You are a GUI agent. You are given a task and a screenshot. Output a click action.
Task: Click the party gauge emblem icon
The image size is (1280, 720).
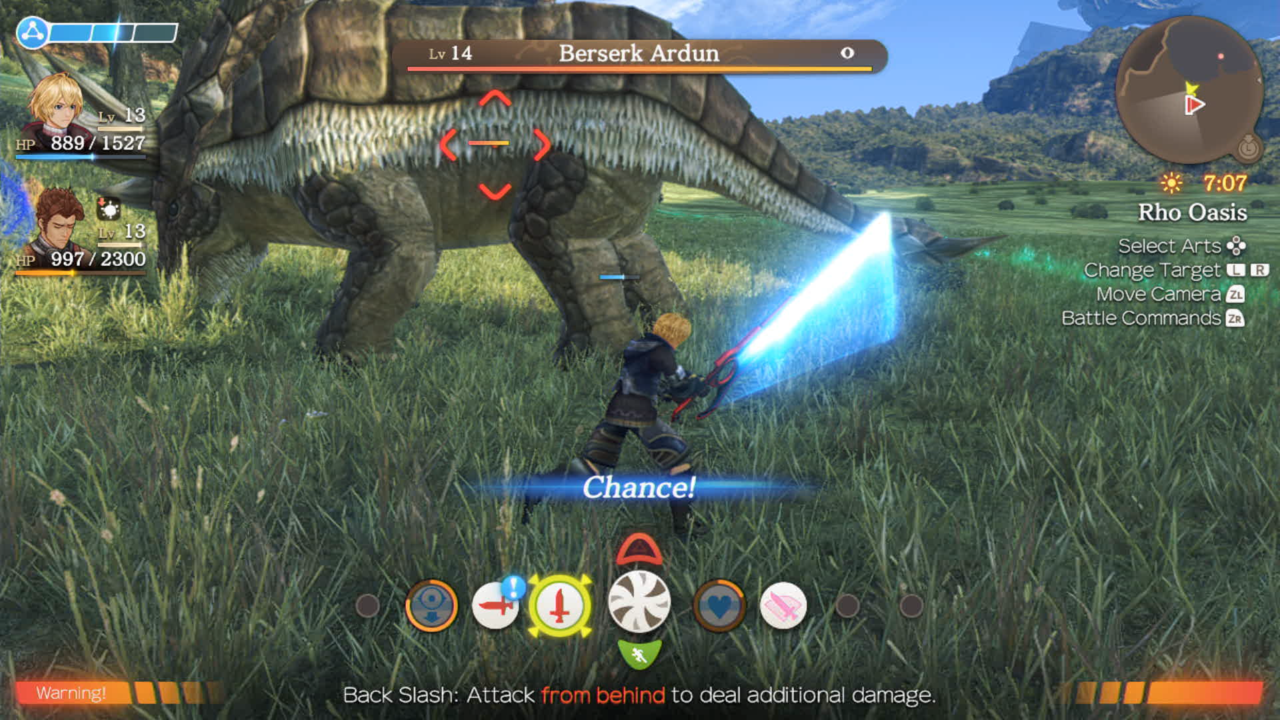[32, 33]
